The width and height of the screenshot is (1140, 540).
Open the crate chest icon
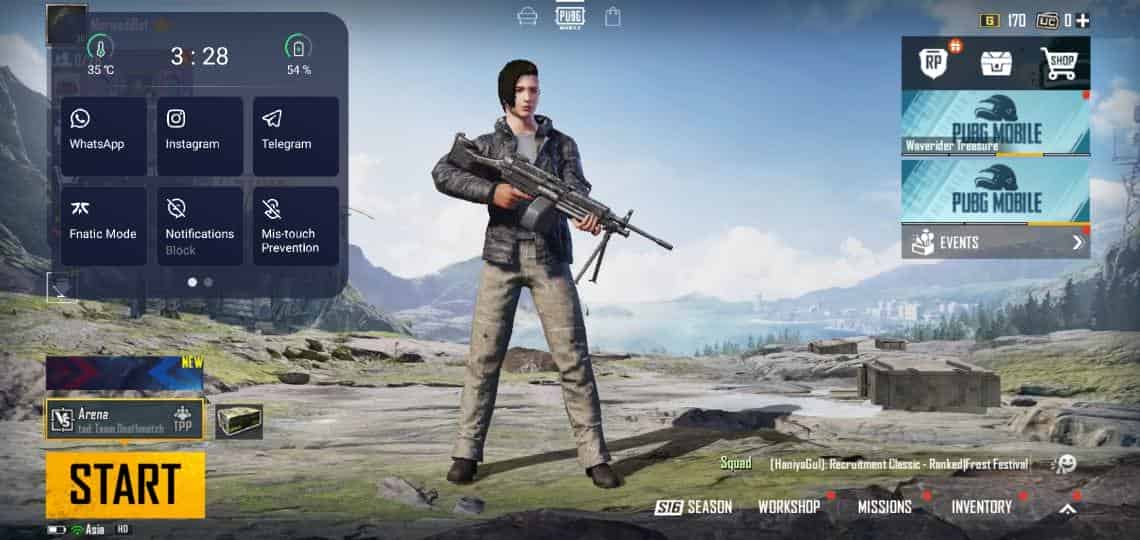point(996,64)
